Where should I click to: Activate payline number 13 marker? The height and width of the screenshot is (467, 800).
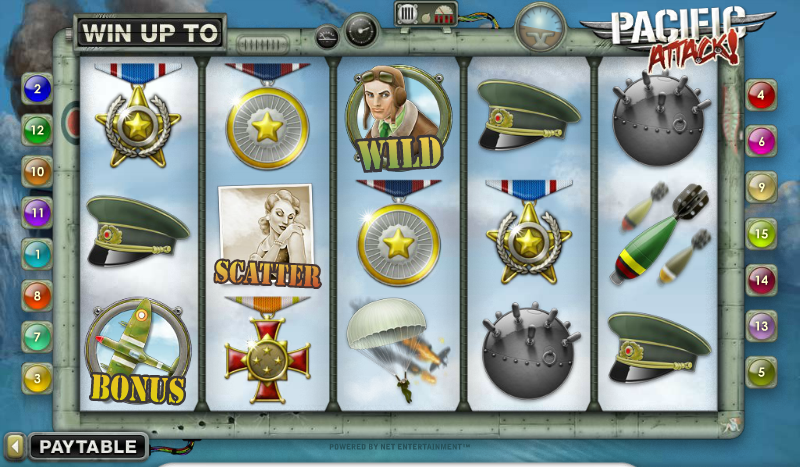761,326
